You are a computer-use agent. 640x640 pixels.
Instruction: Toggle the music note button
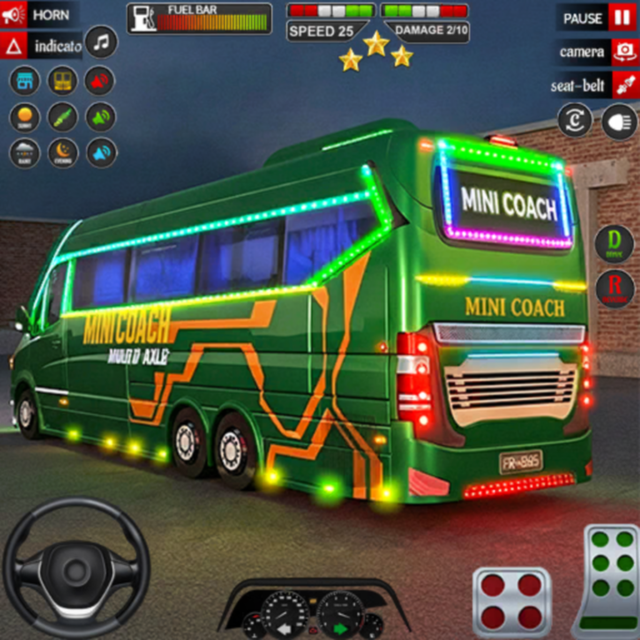[x=101, y=43]
